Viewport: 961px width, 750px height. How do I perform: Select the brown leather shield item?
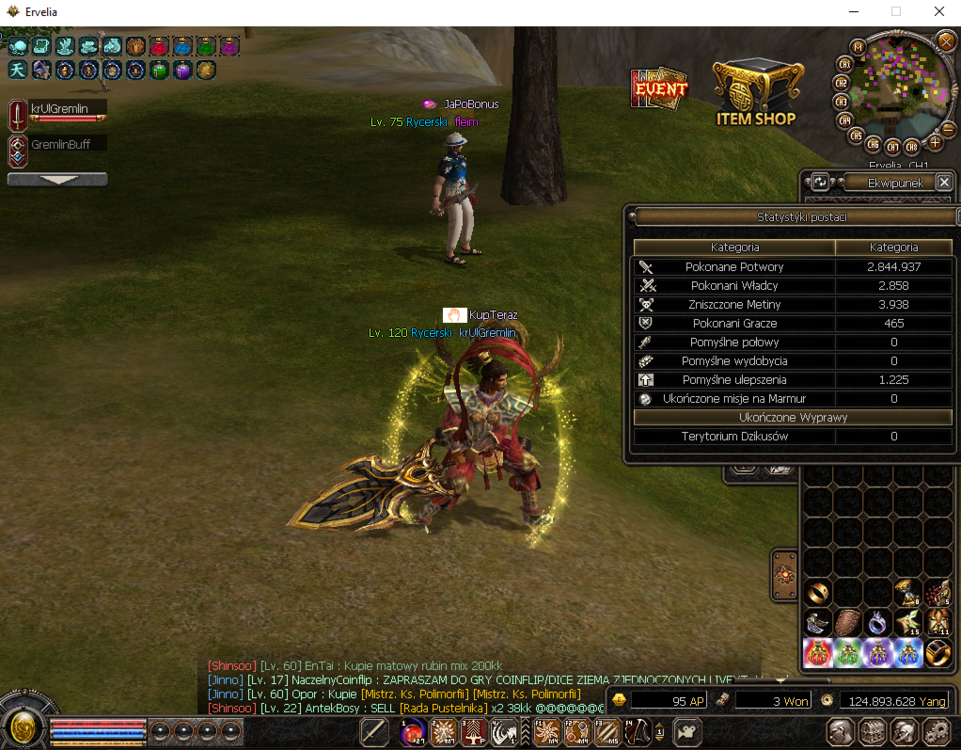848,623
